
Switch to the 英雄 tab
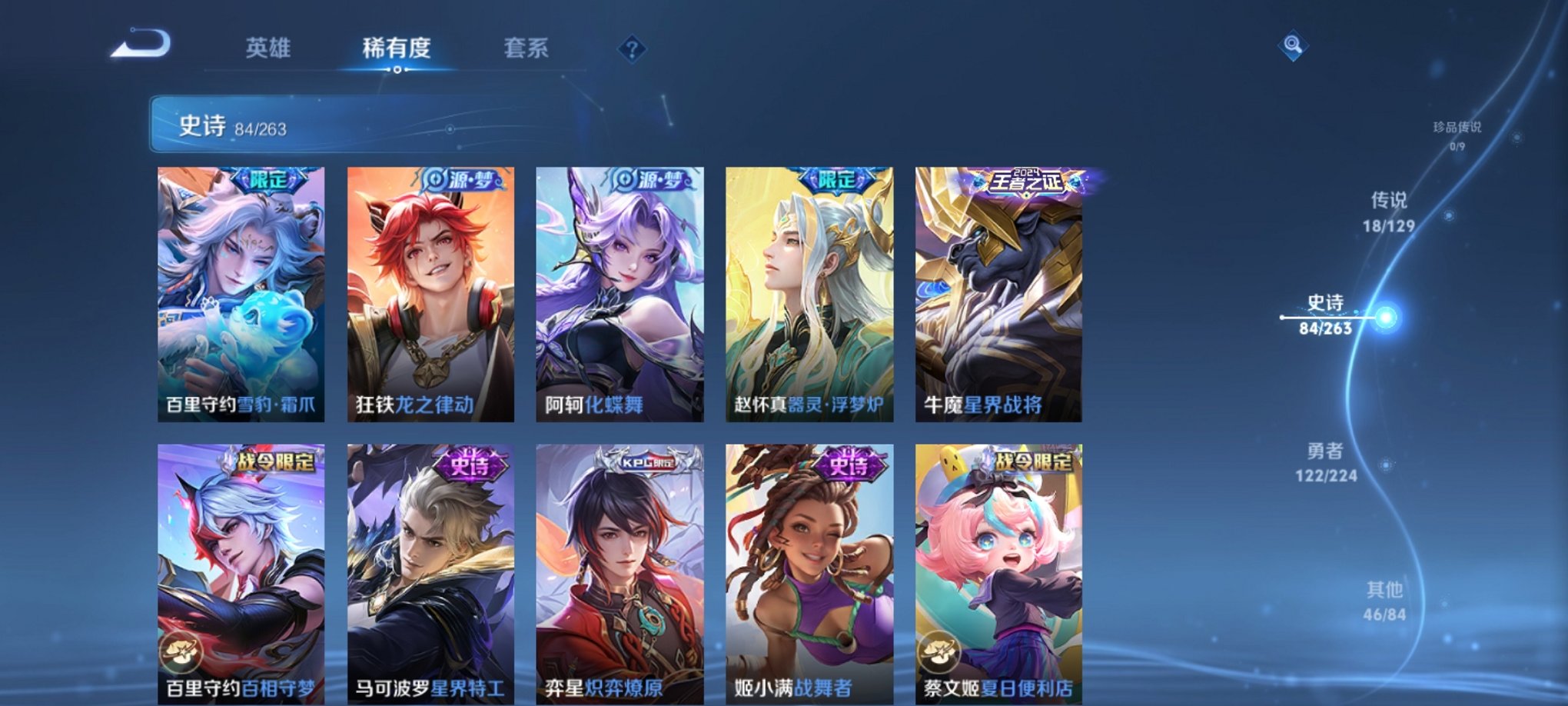click(267, 48)
